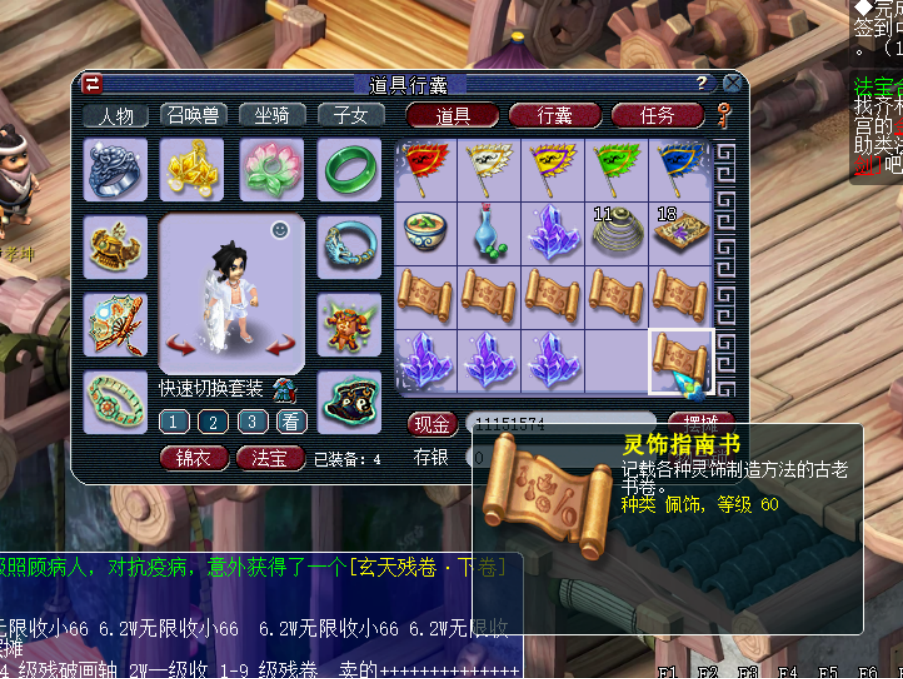Click the 锦衣 costume button
The width and height of the screenshot is (903, 679).
pos(194,458)
